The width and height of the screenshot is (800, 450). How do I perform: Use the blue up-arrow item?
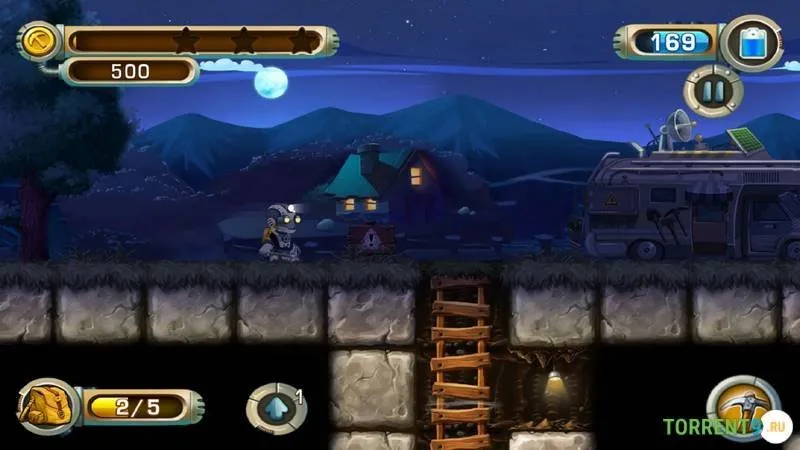tap(274, 409)
